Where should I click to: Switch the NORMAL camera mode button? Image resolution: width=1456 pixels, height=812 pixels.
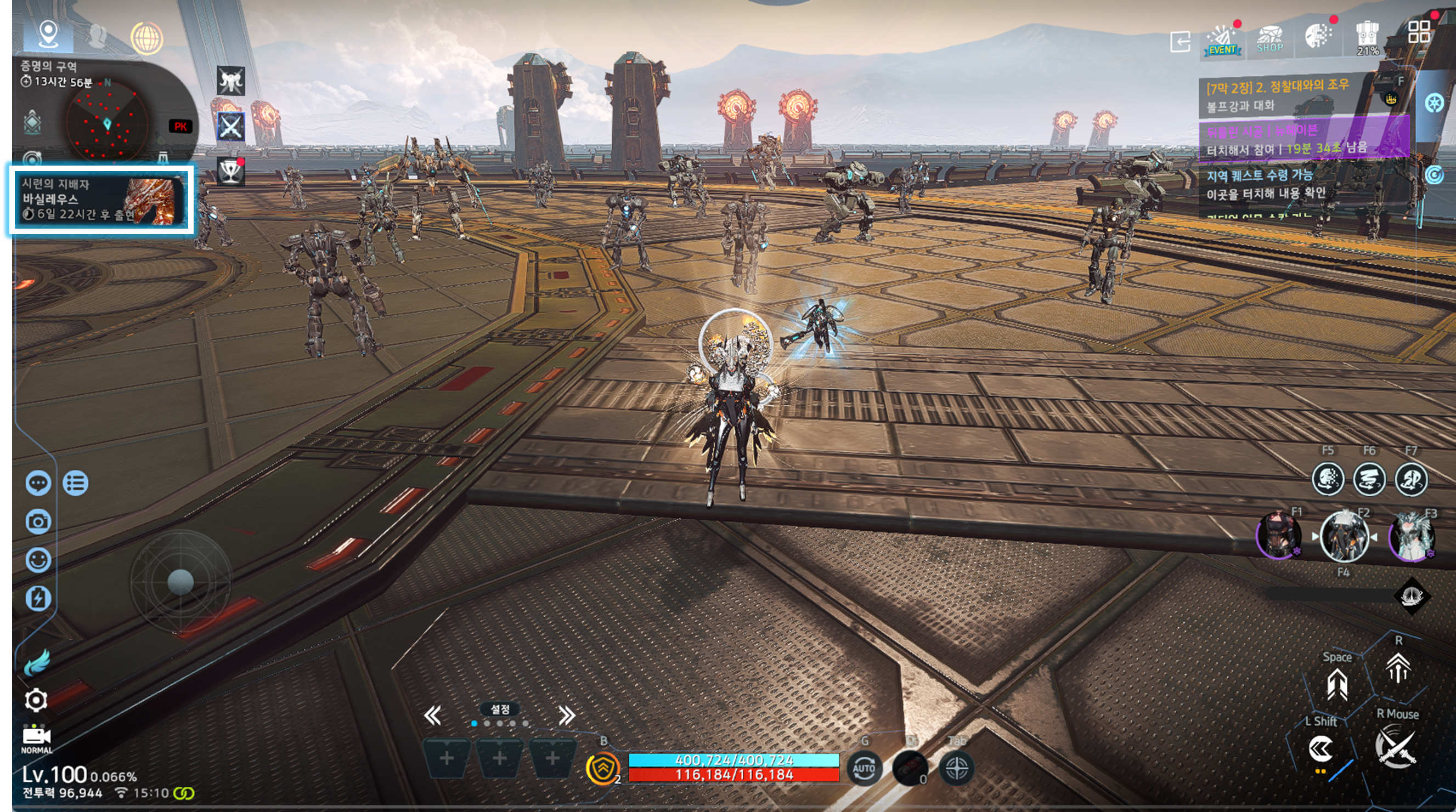(x=37, y=739)
